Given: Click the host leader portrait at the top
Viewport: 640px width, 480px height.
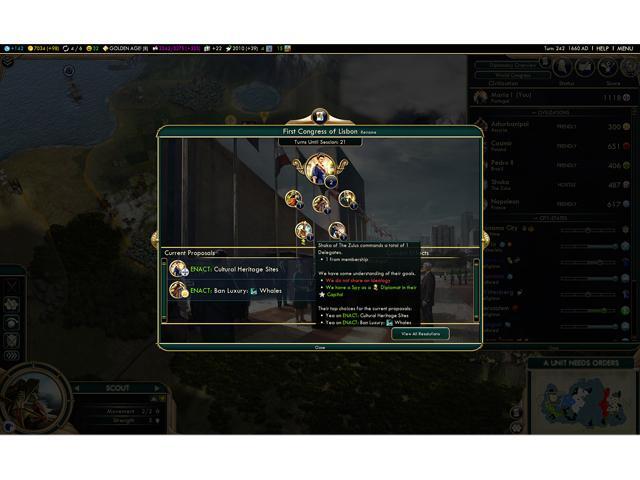Looking at the screenshot, I should [320, 169].
